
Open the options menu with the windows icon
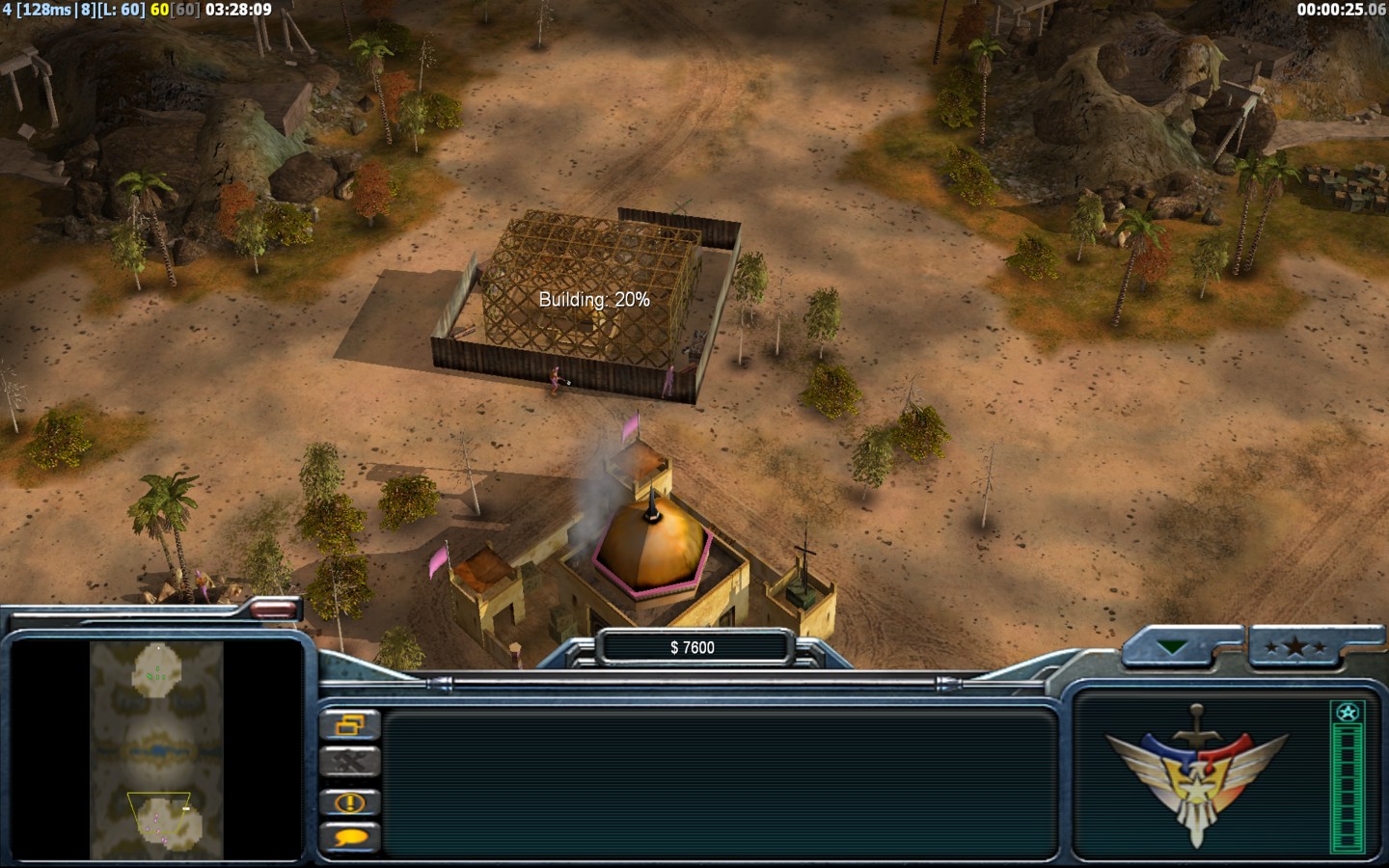click(x=349, y=724)
